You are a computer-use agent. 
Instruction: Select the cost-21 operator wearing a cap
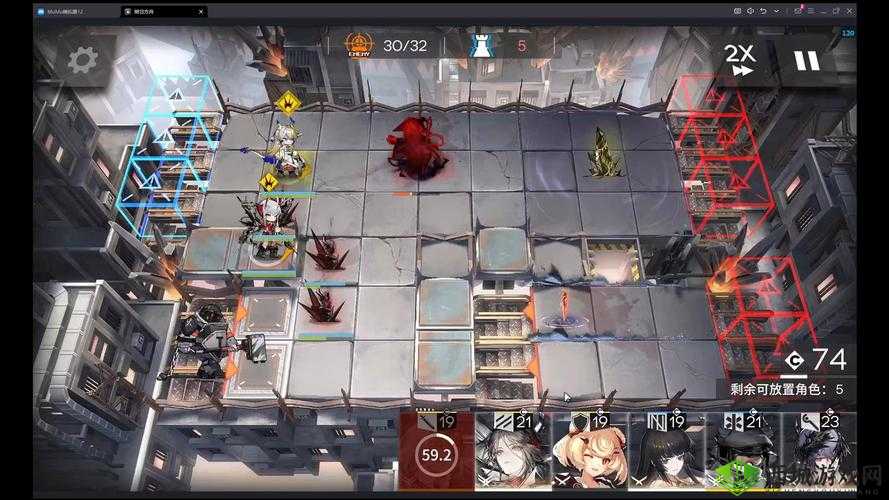743,453
